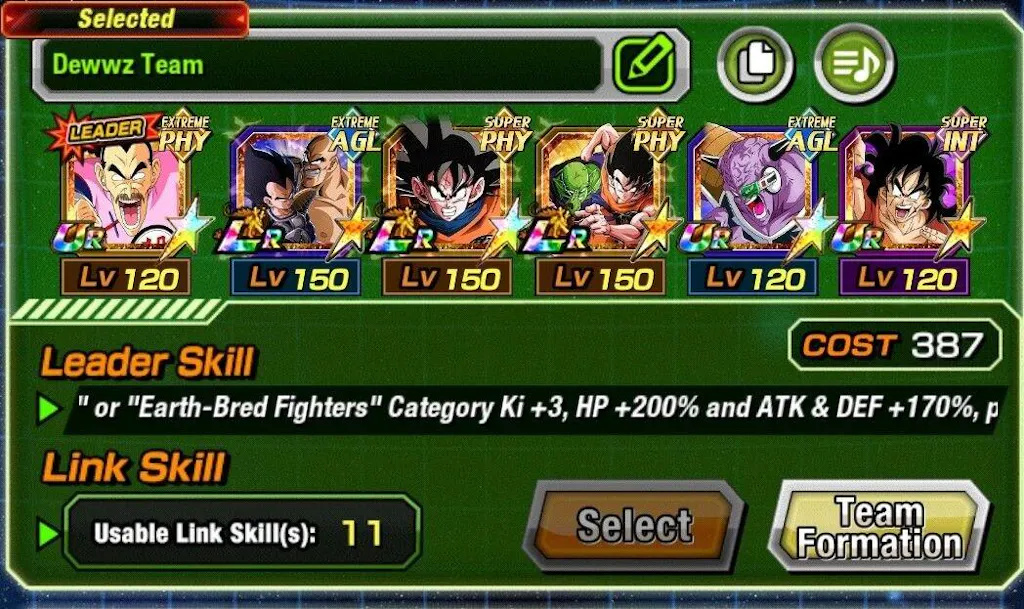1024x609 pixels.
Task: Open the Team Formation screen
Action: [x=879, y=528]
